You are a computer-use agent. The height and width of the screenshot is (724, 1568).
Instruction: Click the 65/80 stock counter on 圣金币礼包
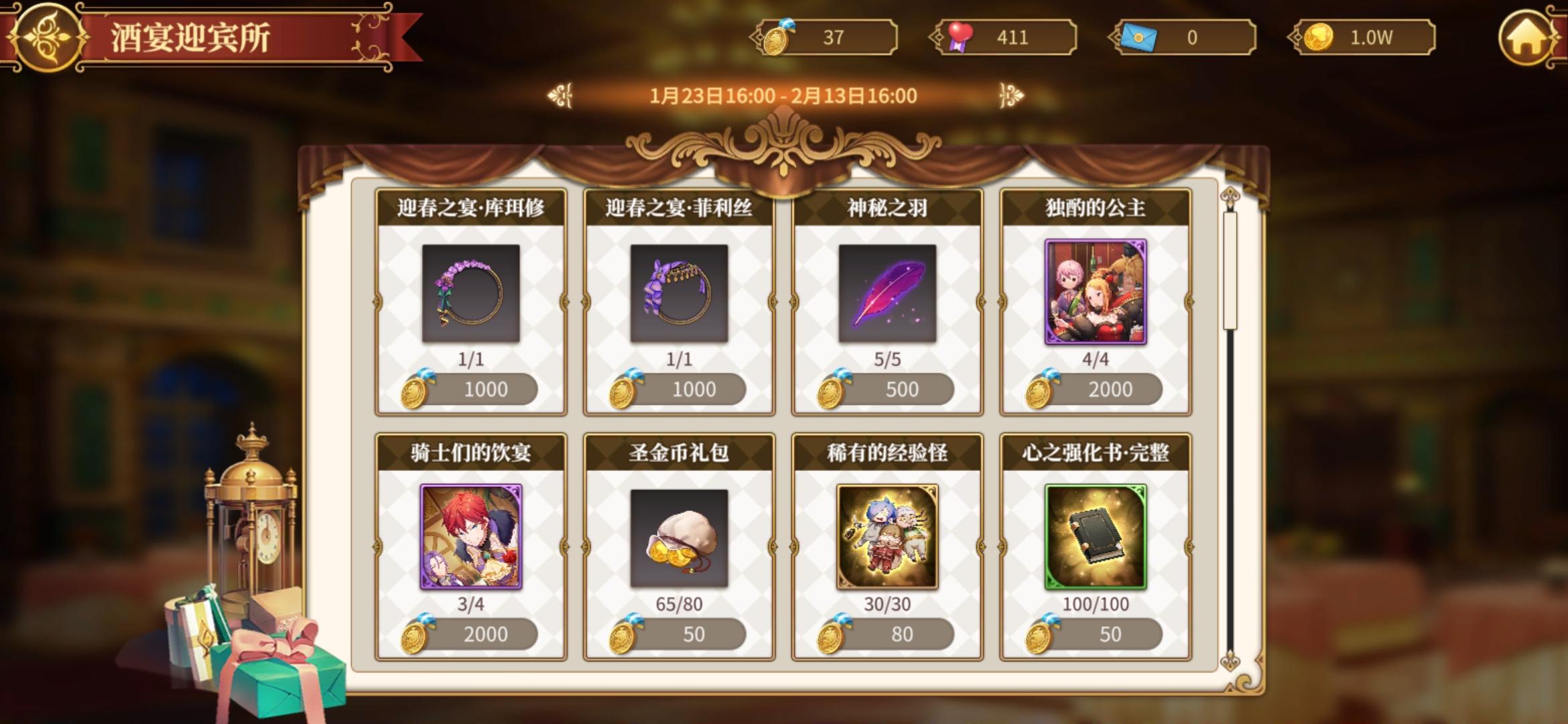(677, 605)
